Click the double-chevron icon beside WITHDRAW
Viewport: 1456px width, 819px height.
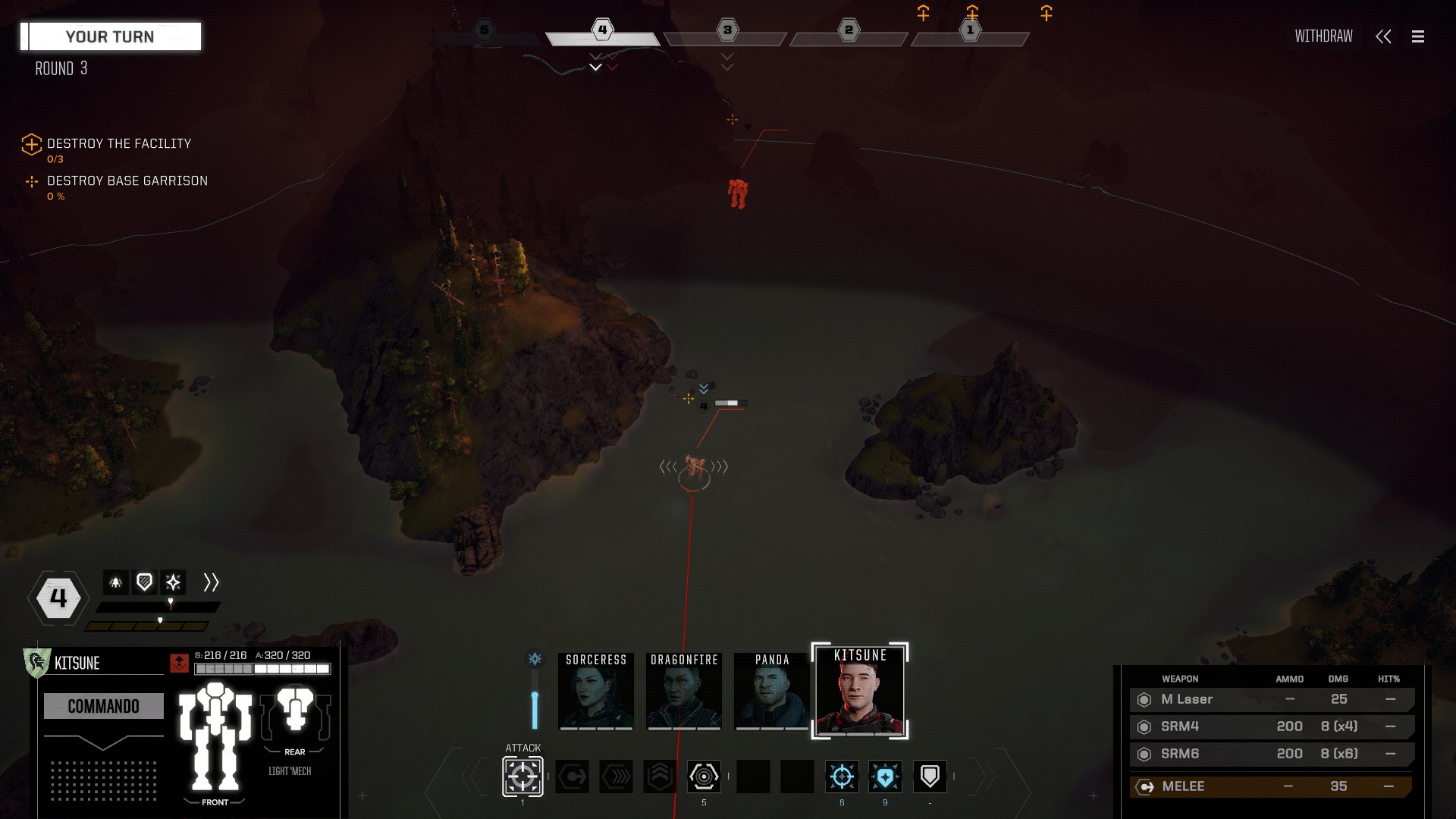(x=1383, y=36)
